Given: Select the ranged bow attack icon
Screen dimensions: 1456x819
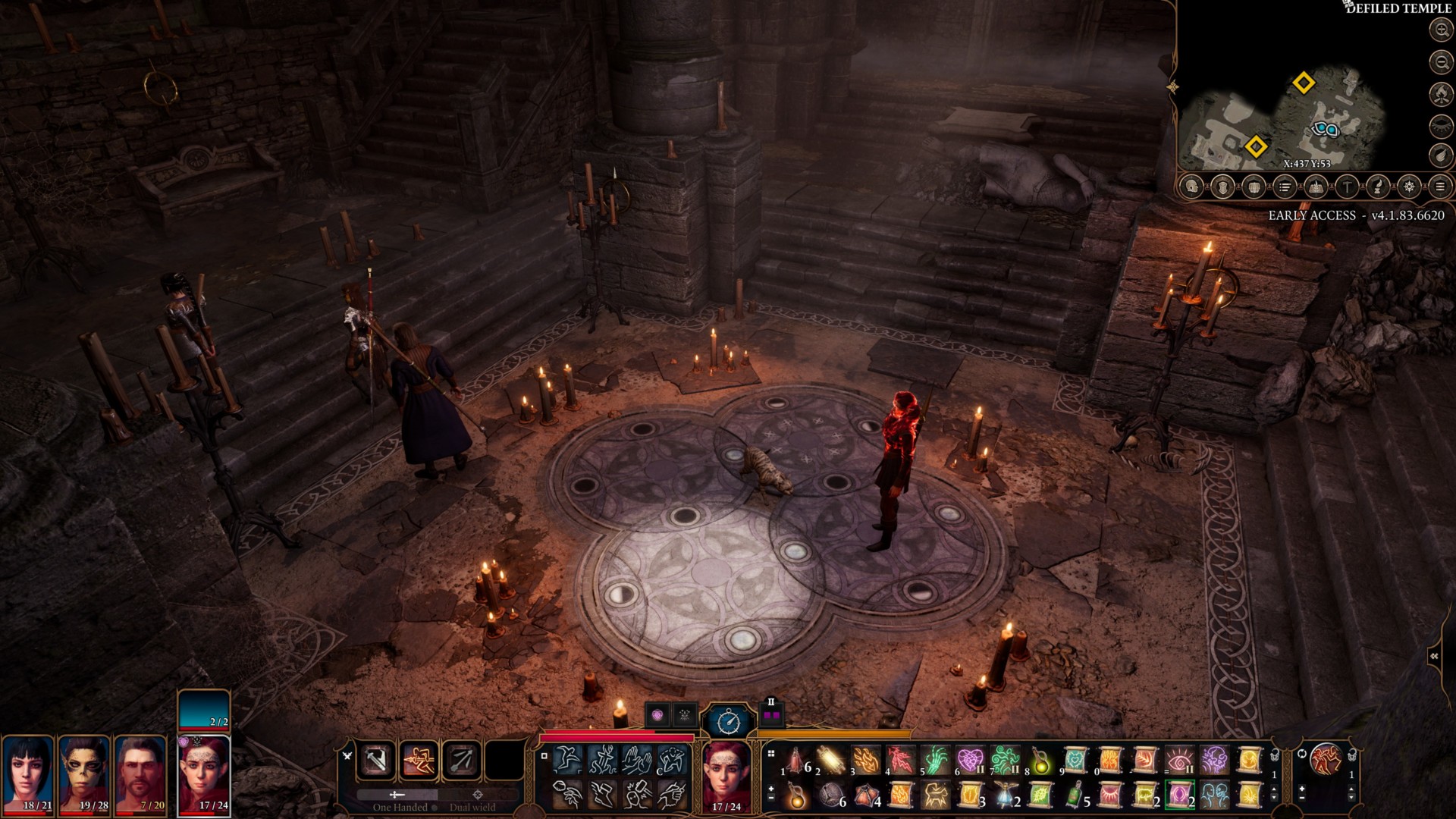Looking at the screenshot, I should [462, 760].
